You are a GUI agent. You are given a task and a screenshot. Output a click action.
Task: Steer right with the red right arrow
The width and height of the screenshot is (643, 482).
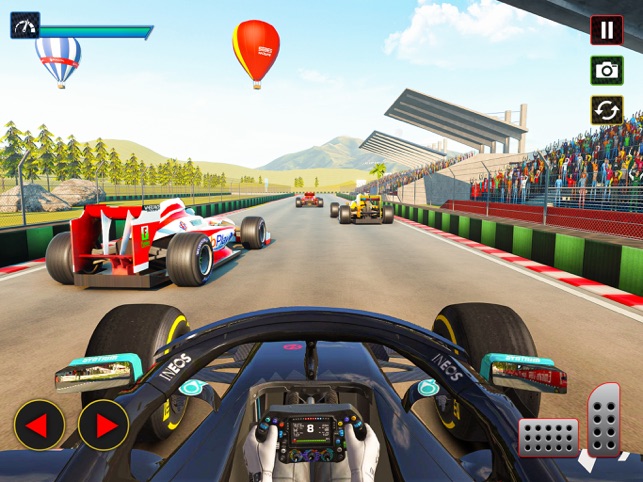(103, 425)
